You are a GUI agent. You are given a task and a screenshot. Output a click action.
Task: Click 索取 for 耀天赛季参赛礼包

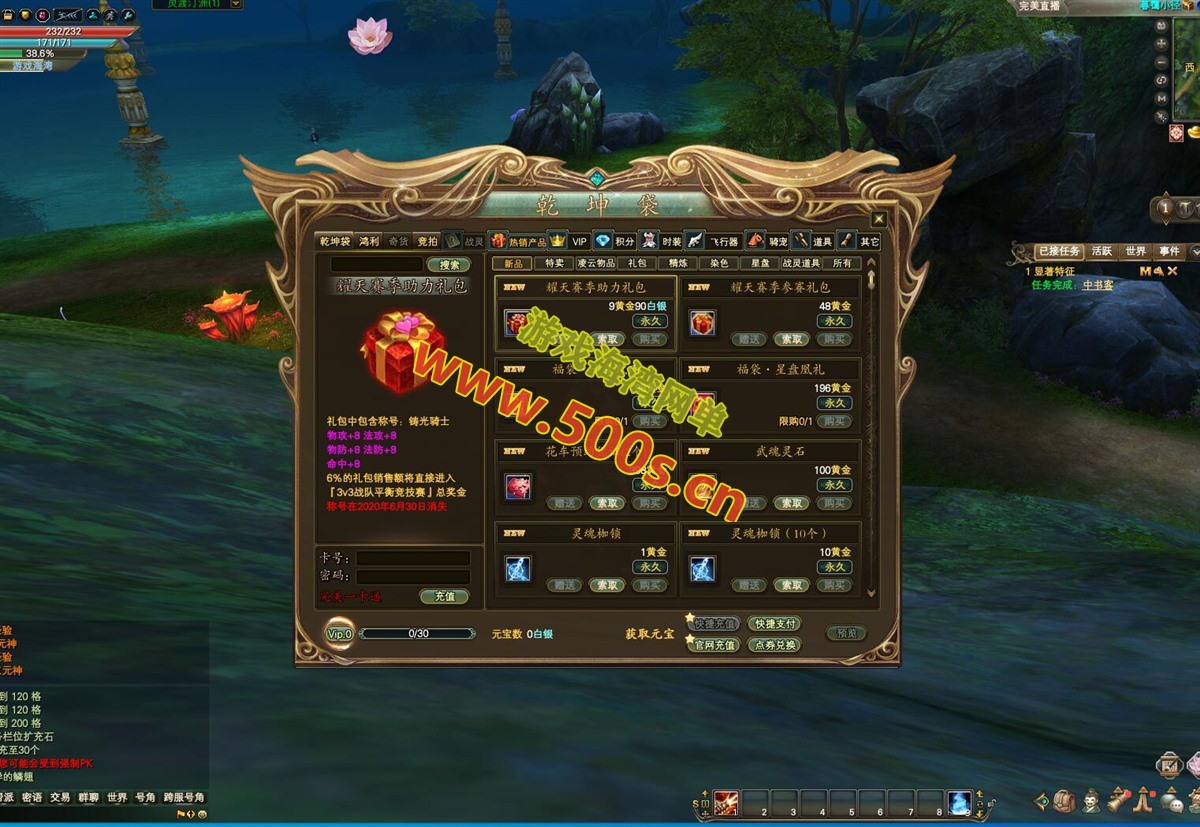pos(791,339)
